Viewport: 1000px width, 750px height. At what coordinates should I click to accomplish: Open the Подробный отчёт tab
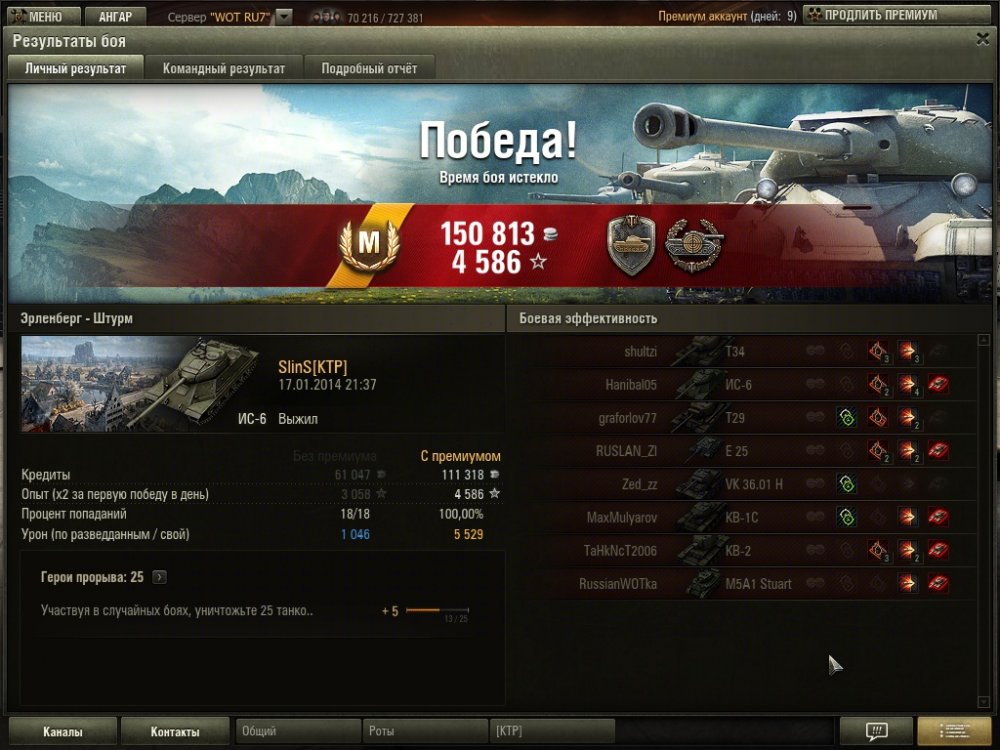click(x=369, y=68)
